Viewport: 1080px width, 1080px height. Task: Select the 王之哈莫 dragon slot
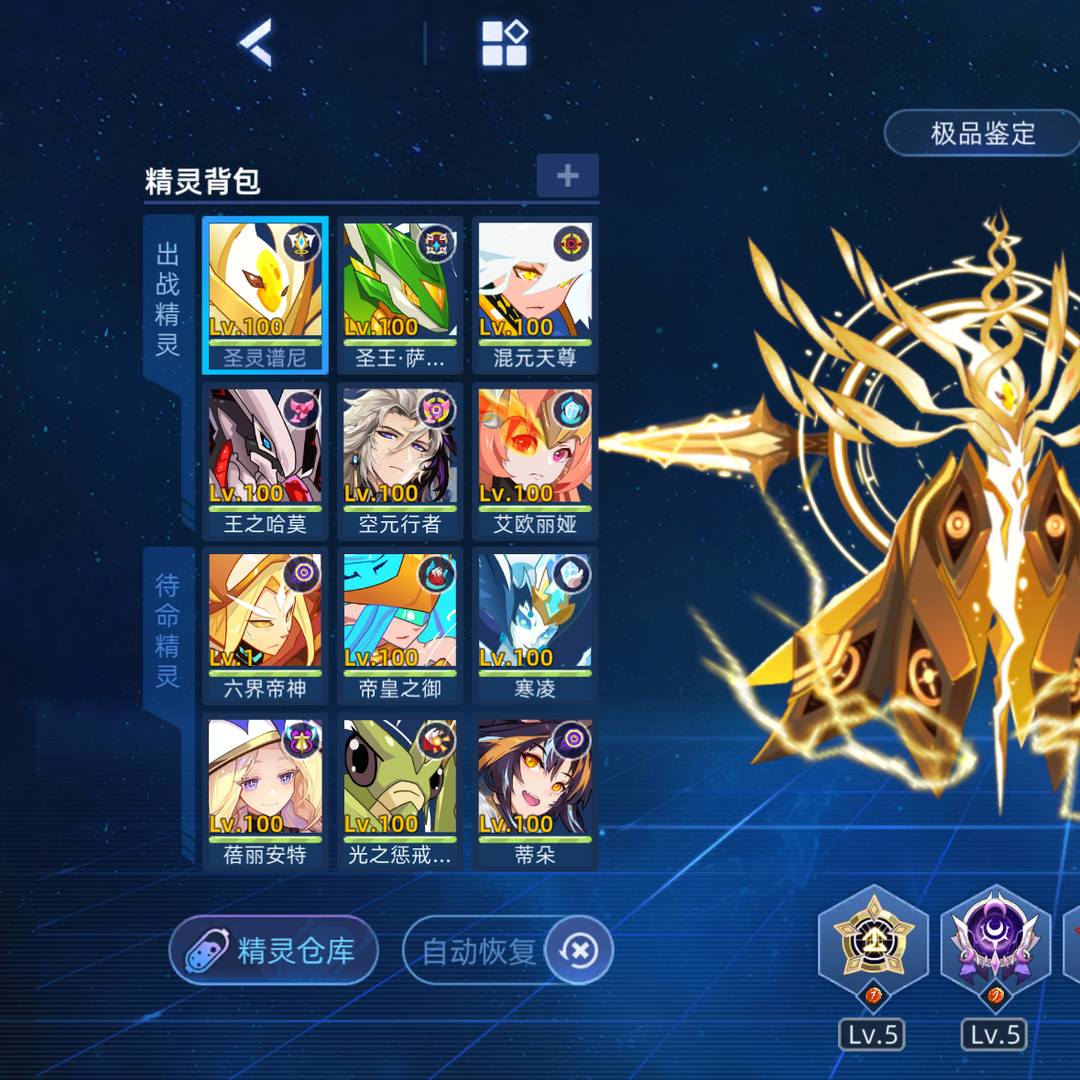(265, 460)
